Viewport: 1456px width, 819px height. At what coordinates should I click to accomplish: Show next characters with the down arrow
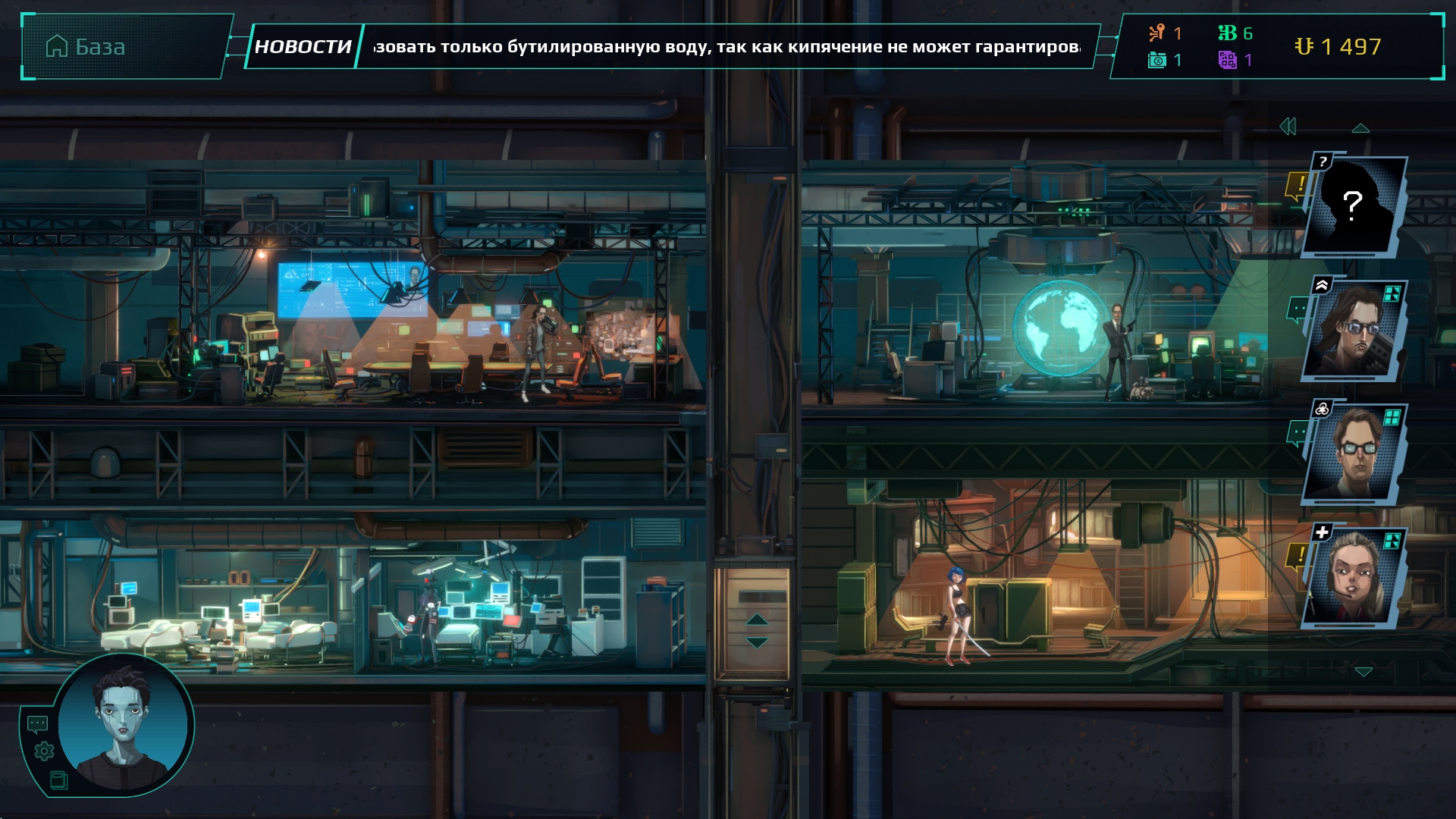[1363, 672]
